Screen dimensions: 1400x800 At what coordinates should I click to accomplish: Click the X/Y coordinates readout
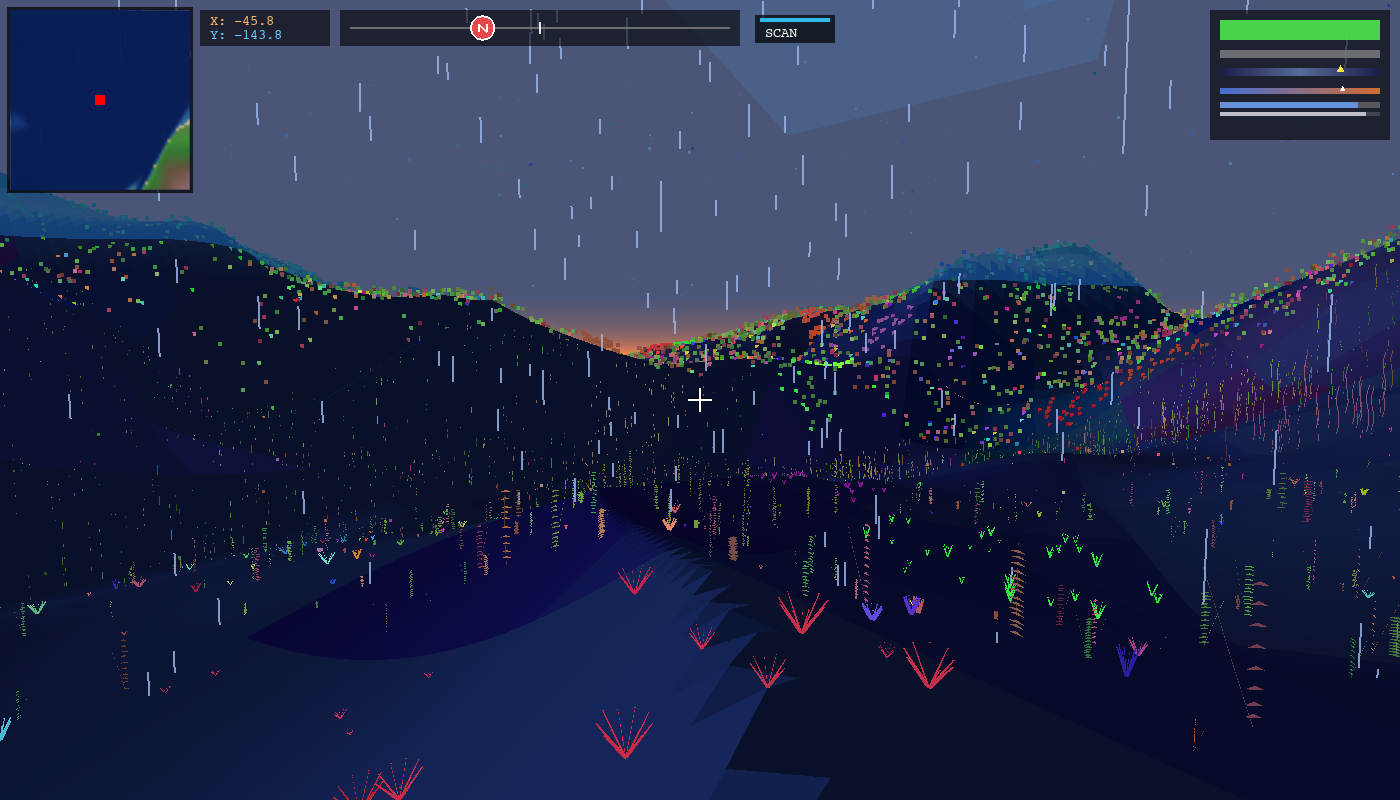click(x=265, y=28)
